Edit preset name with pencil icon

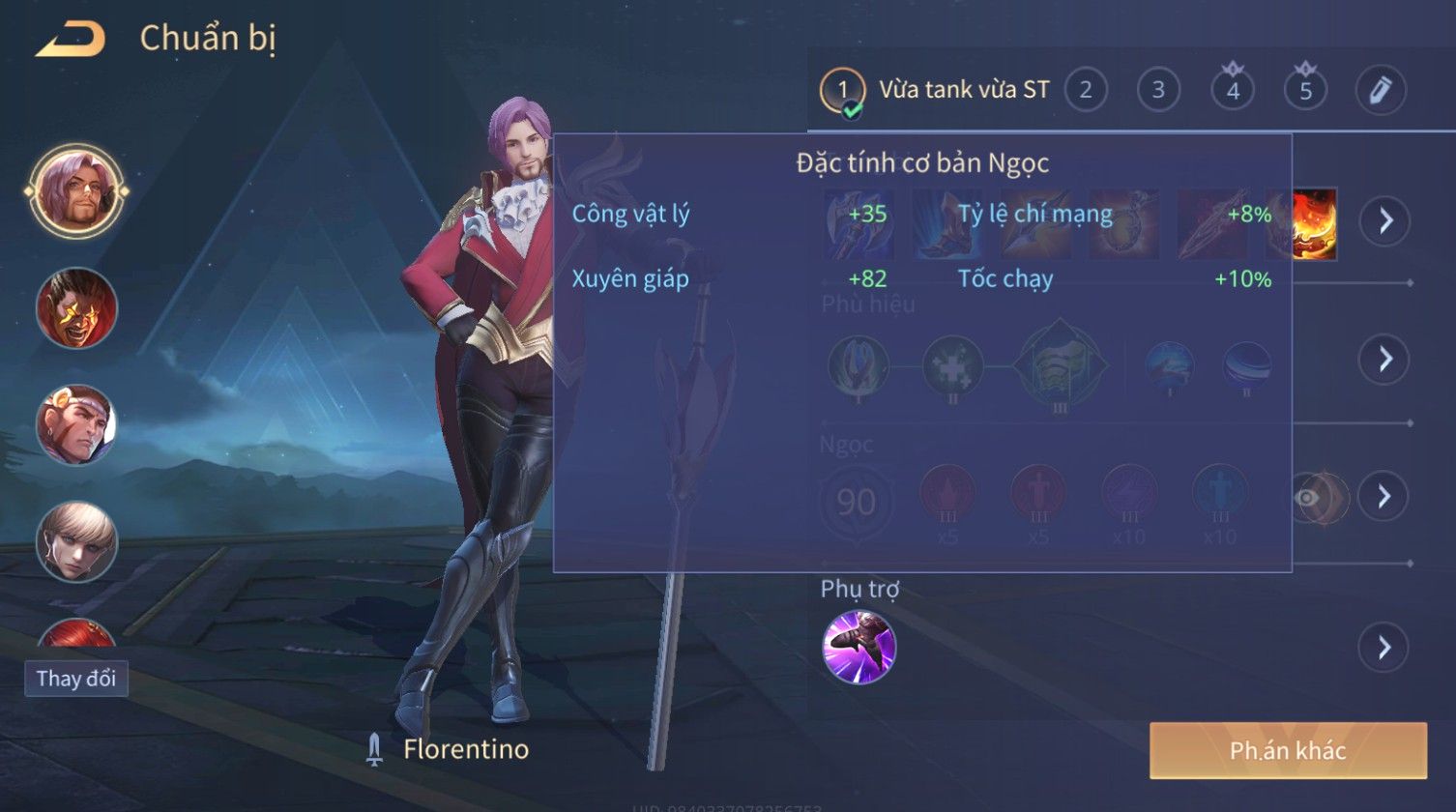pos(1380,91)
